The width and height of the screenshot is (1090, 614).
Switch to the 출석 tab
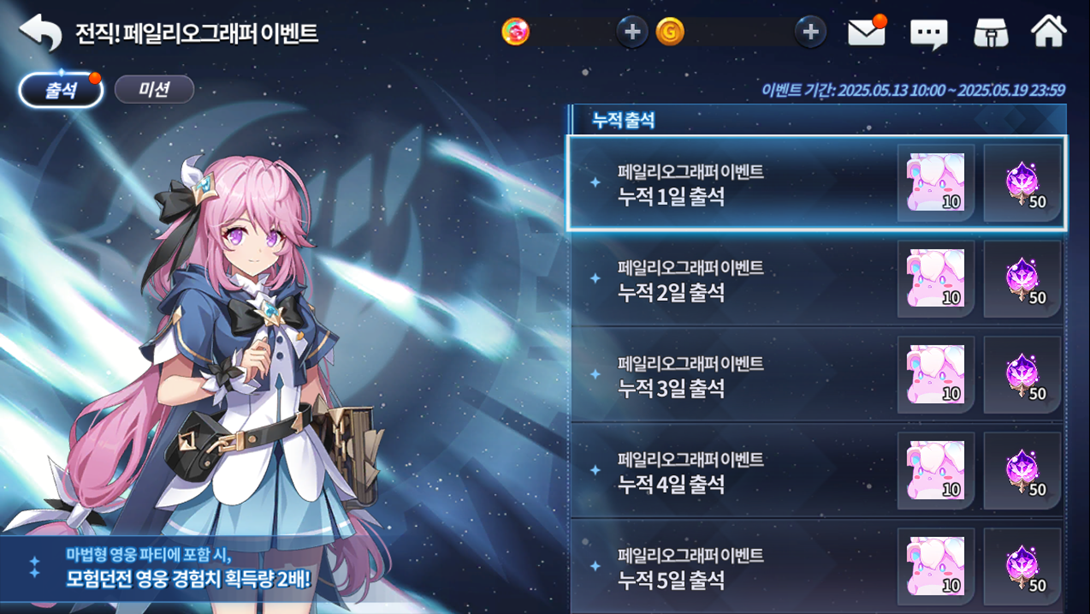tap(61, 90)
